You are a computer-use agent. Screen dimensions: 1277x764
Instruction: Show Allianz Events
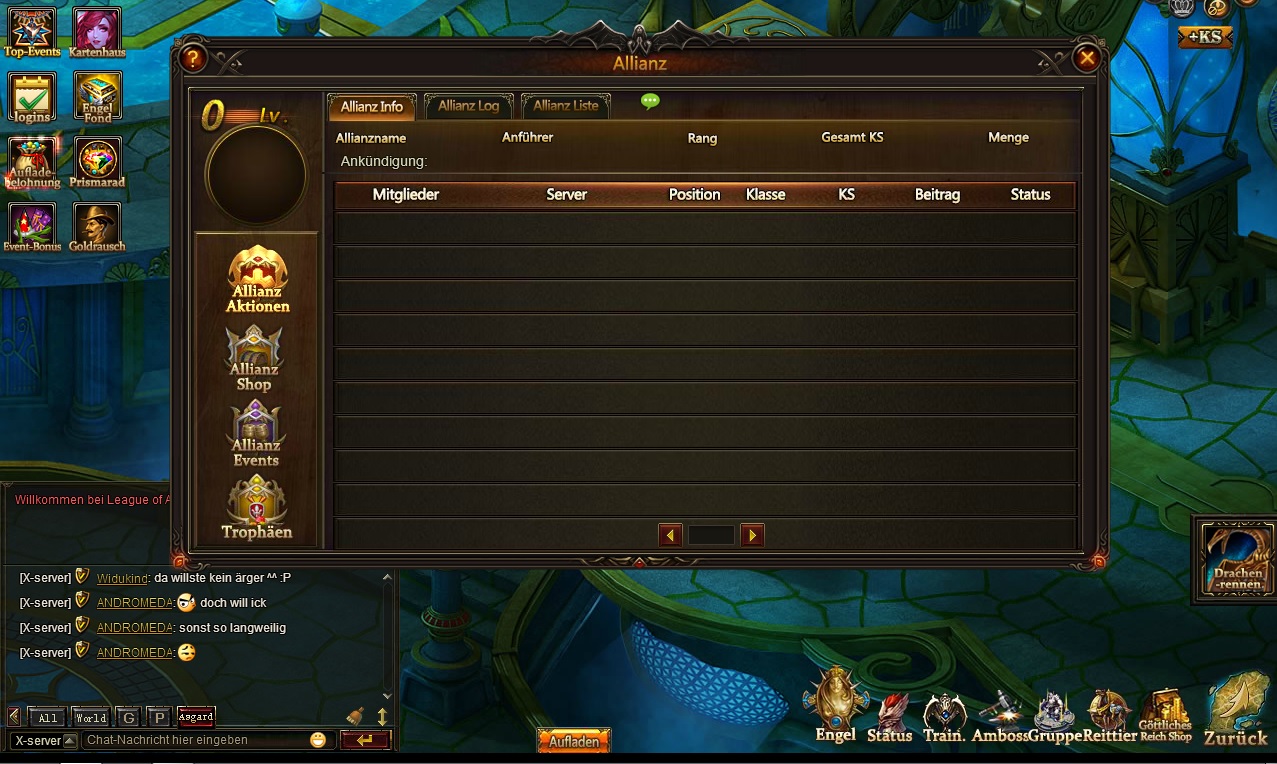coord(256,434)
